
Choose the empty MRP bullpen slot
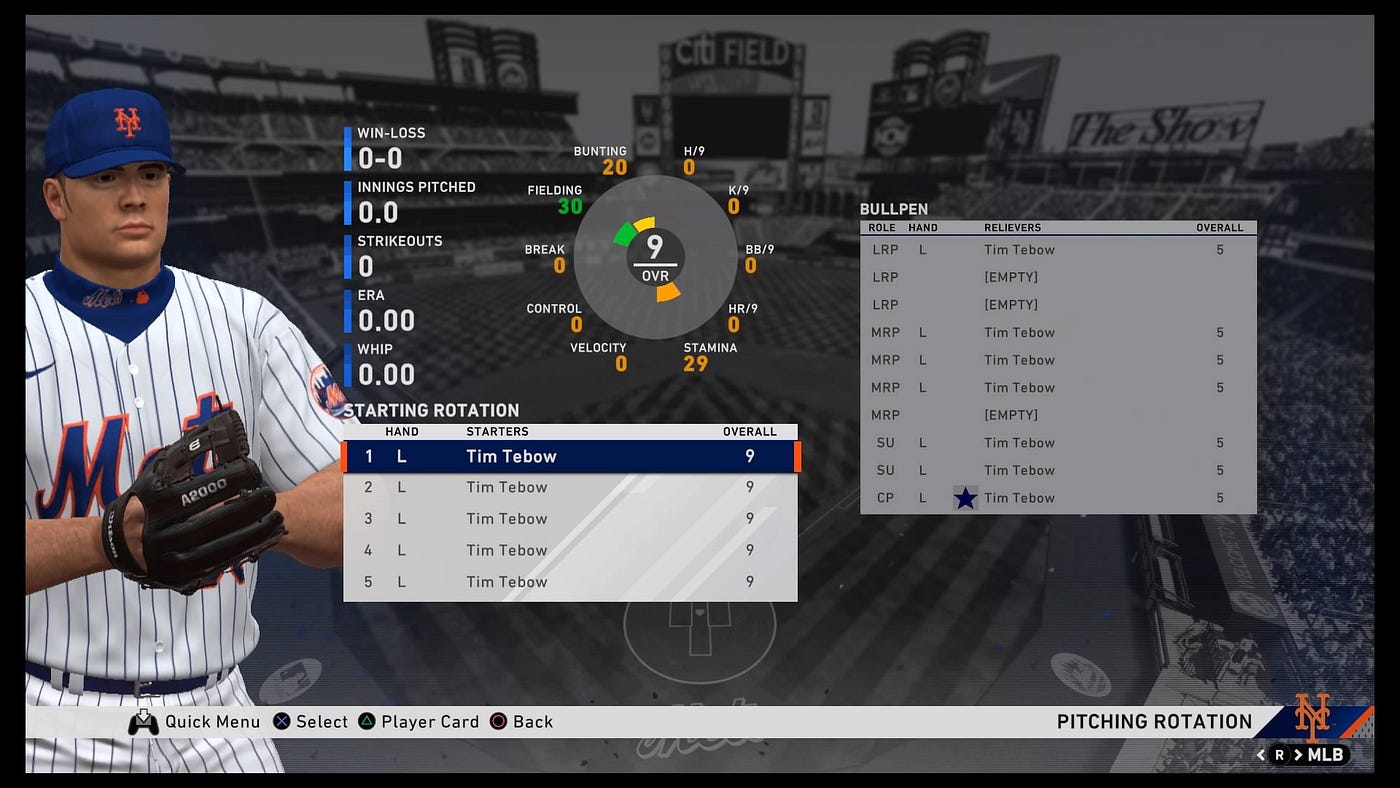click(x=1057, y=415)
